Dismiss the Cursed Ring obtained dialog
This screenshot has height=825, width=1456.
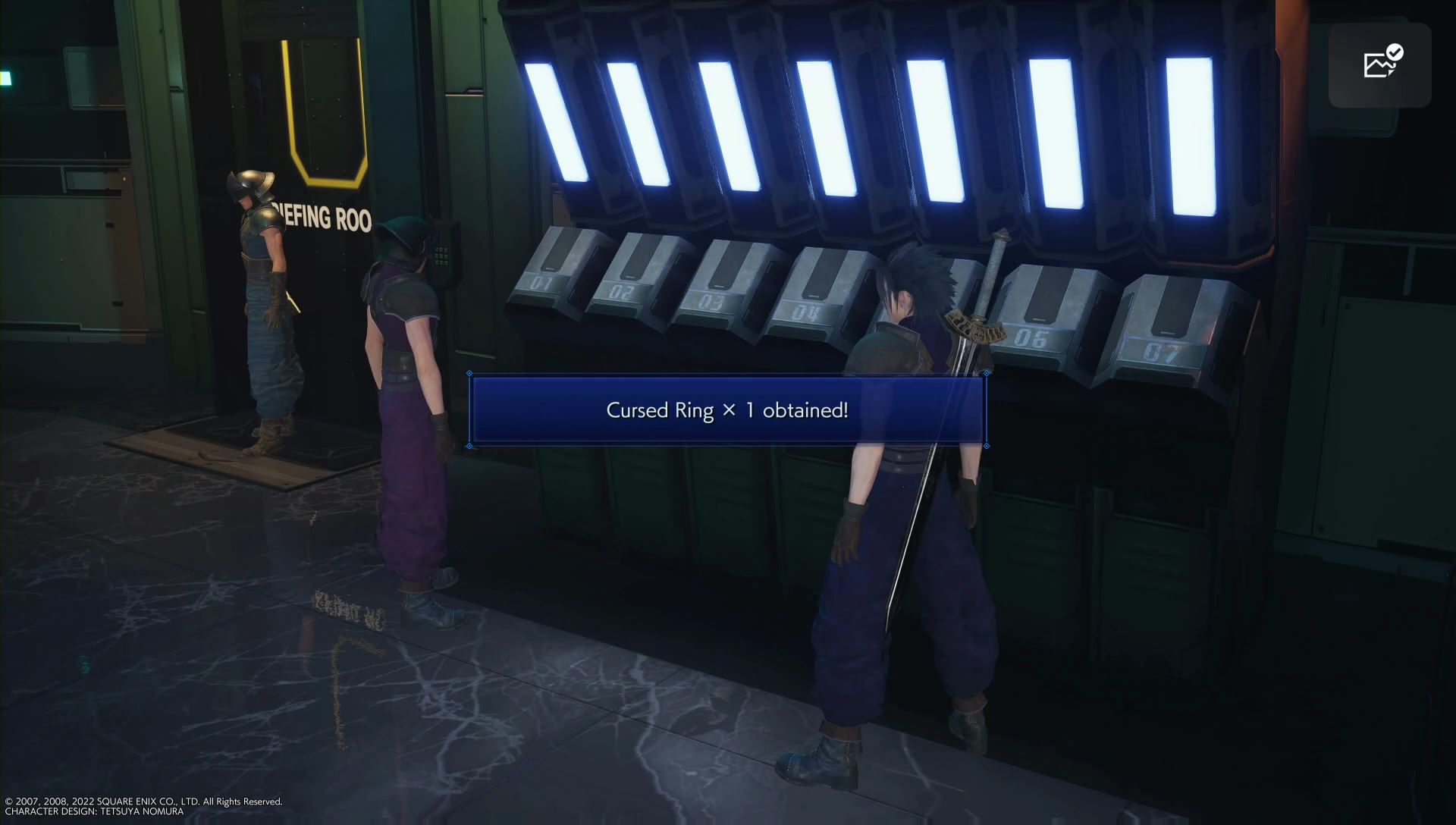pos(726,410)
